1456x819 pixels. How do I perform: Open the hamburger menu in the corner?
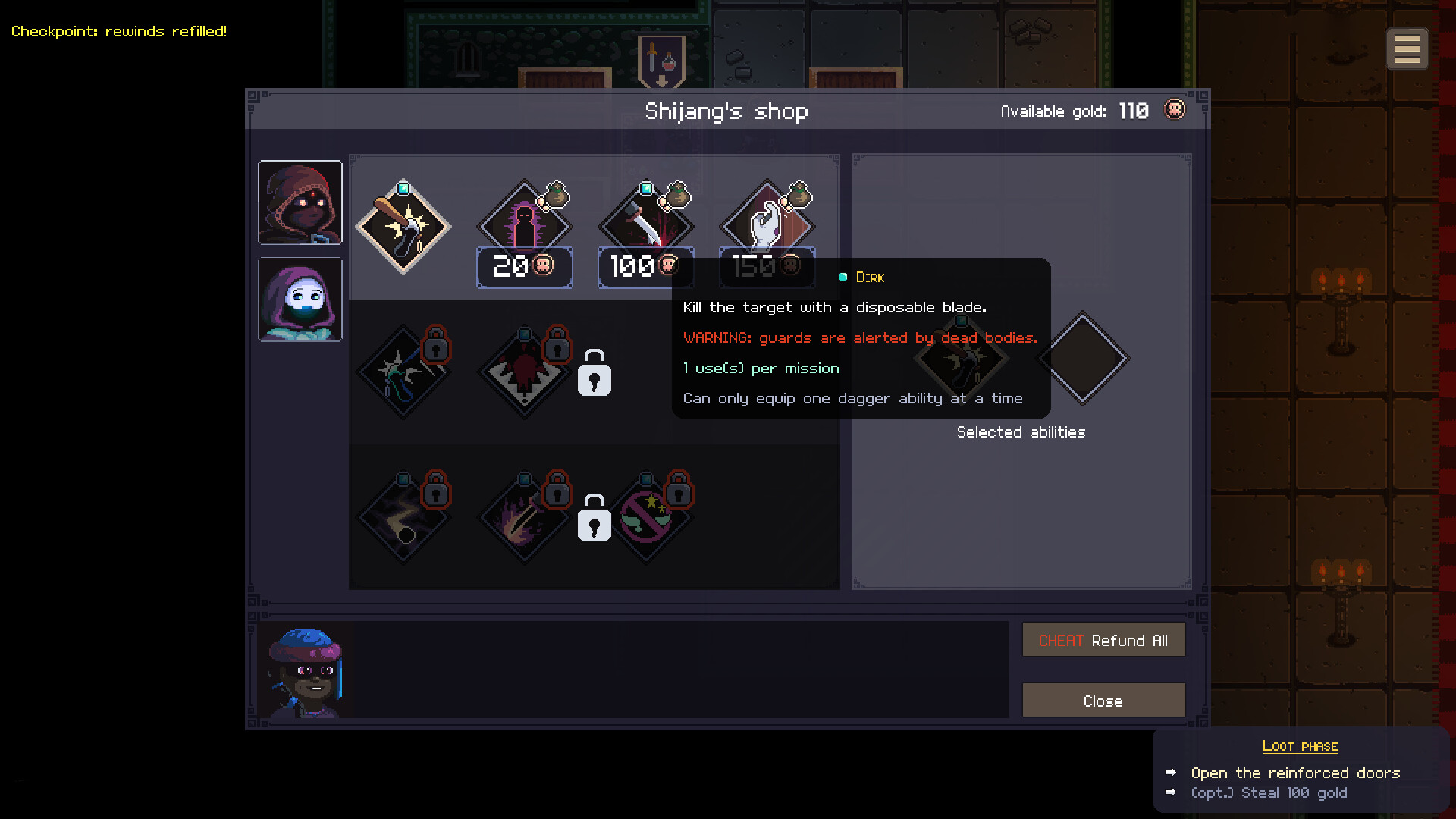pyautogui.click(x=1407, y=48)
